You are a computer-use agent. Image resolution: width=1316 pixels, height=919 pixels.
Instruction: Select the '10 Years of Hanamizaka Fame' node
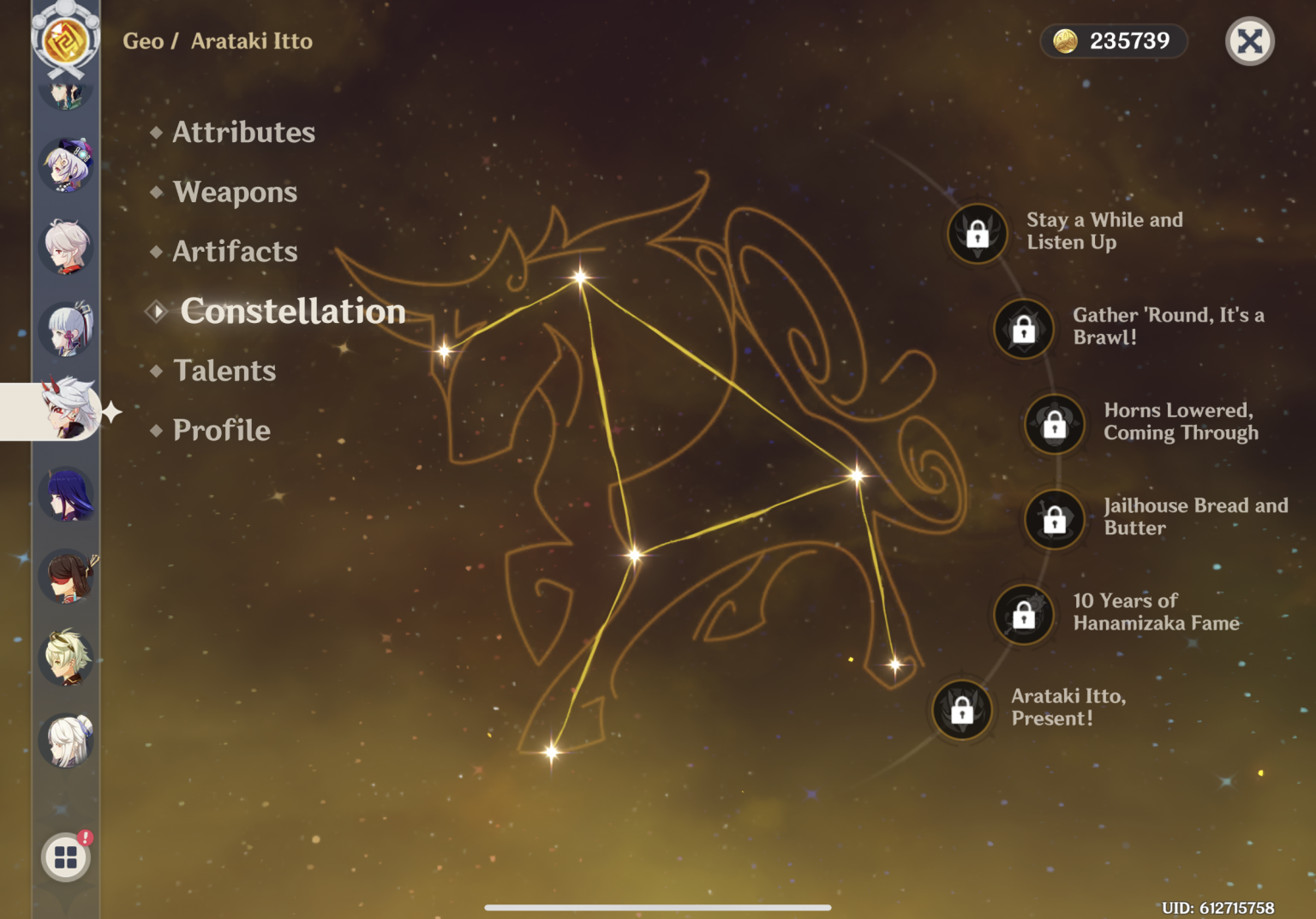1025,615
